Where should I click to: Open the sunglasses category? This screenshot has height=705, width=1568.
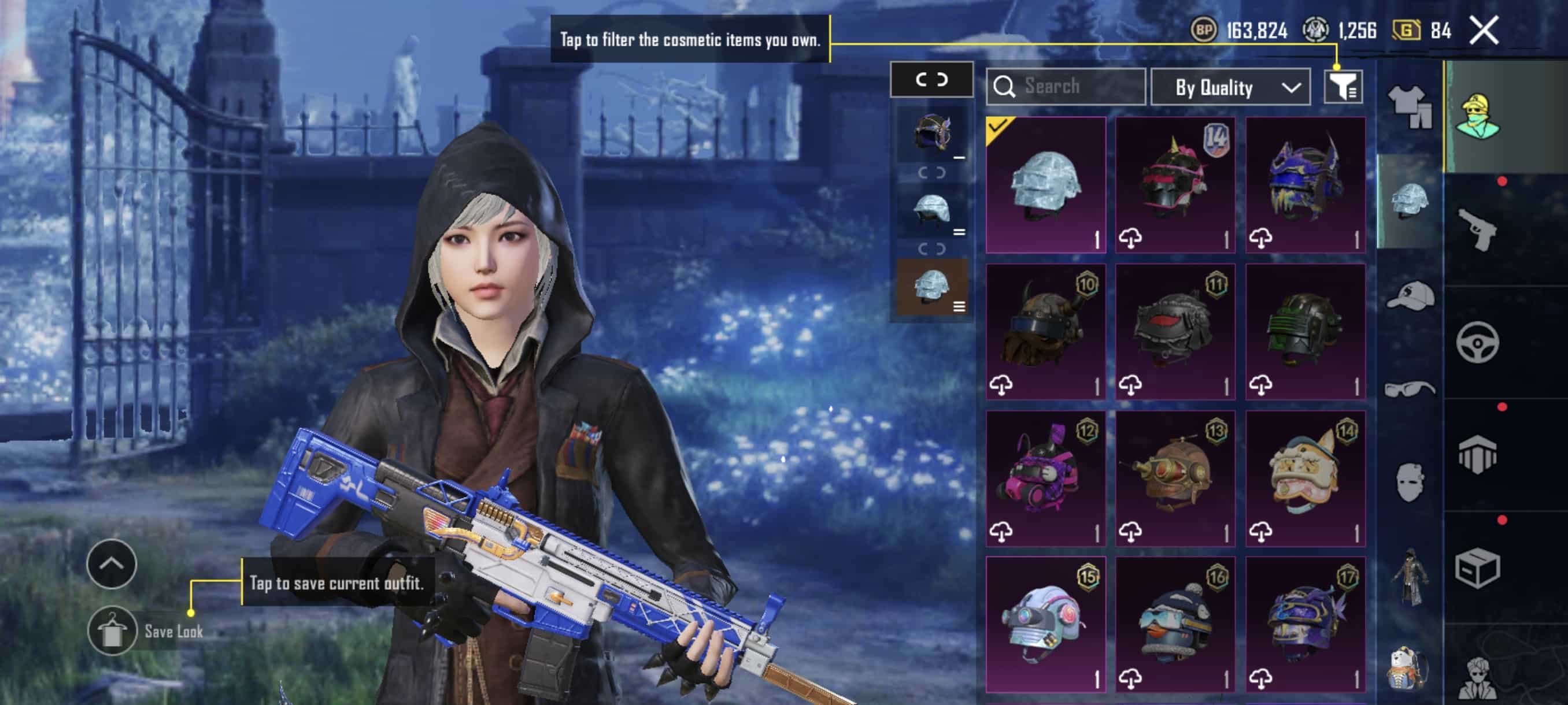pos(1410,389)
